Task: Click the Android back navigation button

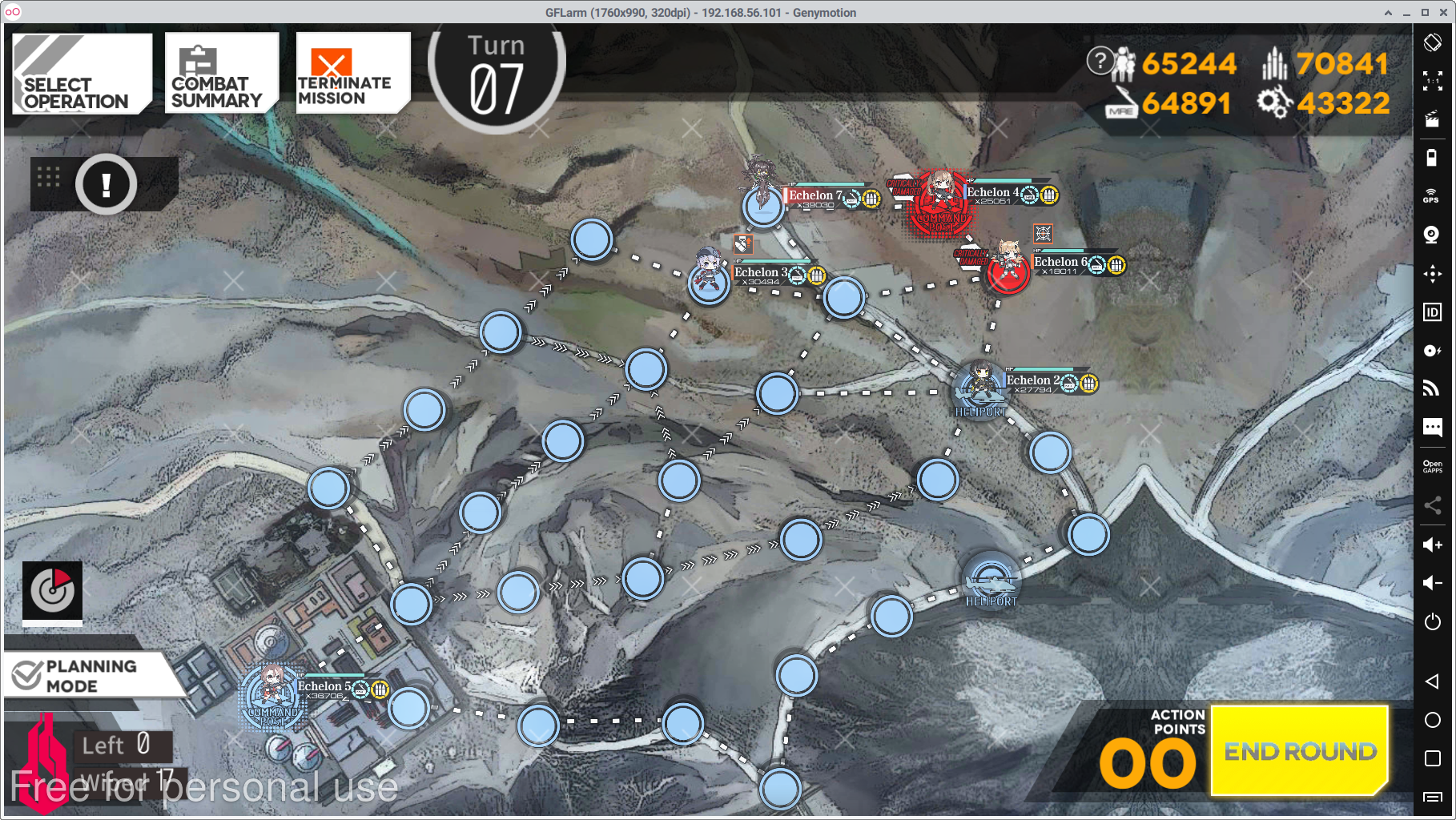Action: 1432,681
